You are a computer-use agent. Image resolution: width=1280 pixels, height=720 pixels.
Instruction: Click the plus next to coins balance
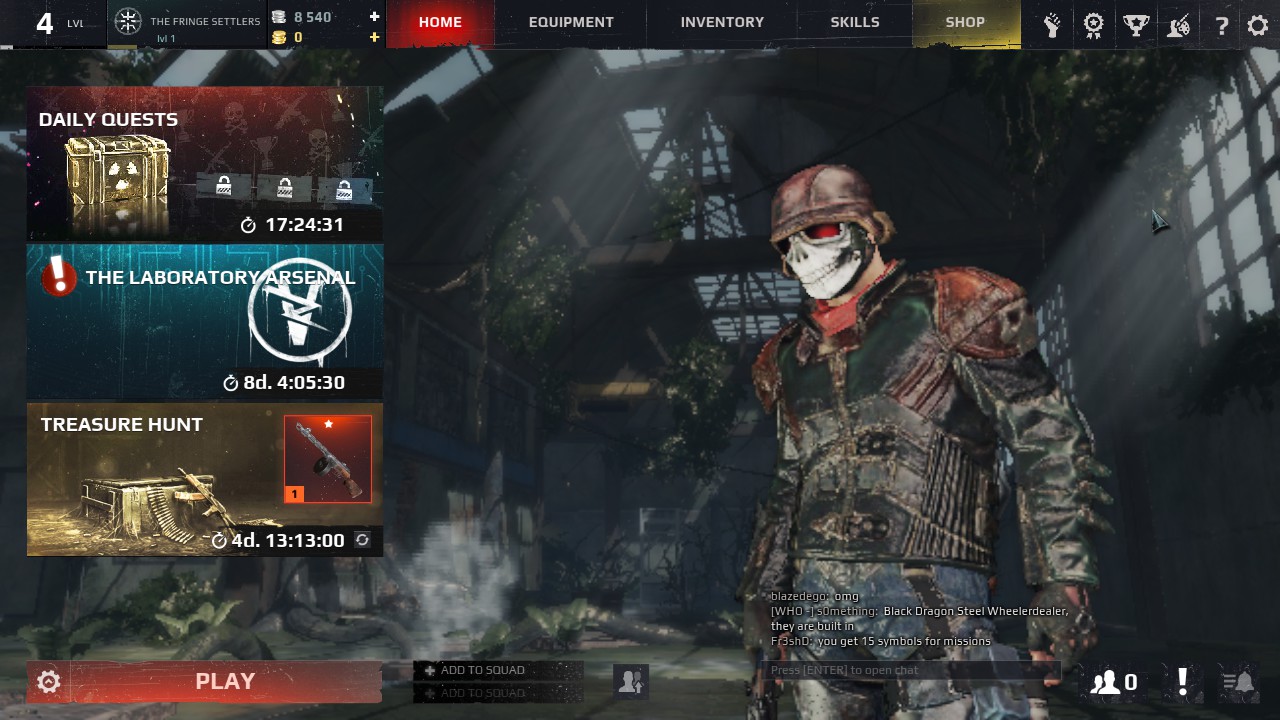click(x=374, y=36)
